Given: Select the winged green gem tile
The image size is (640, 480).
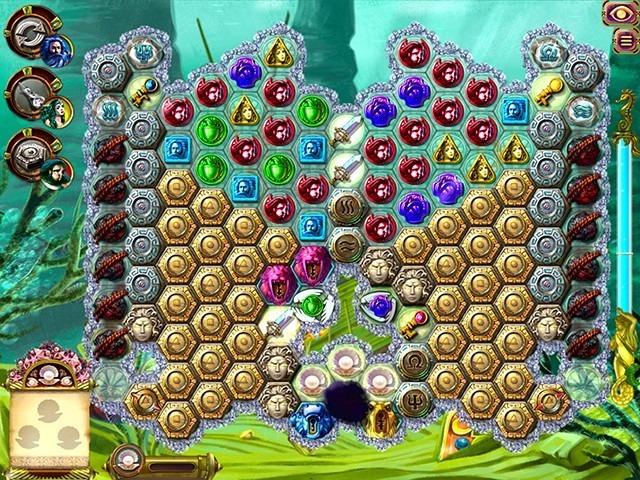Looking at the screenshot, I should (x=309, y=302).
